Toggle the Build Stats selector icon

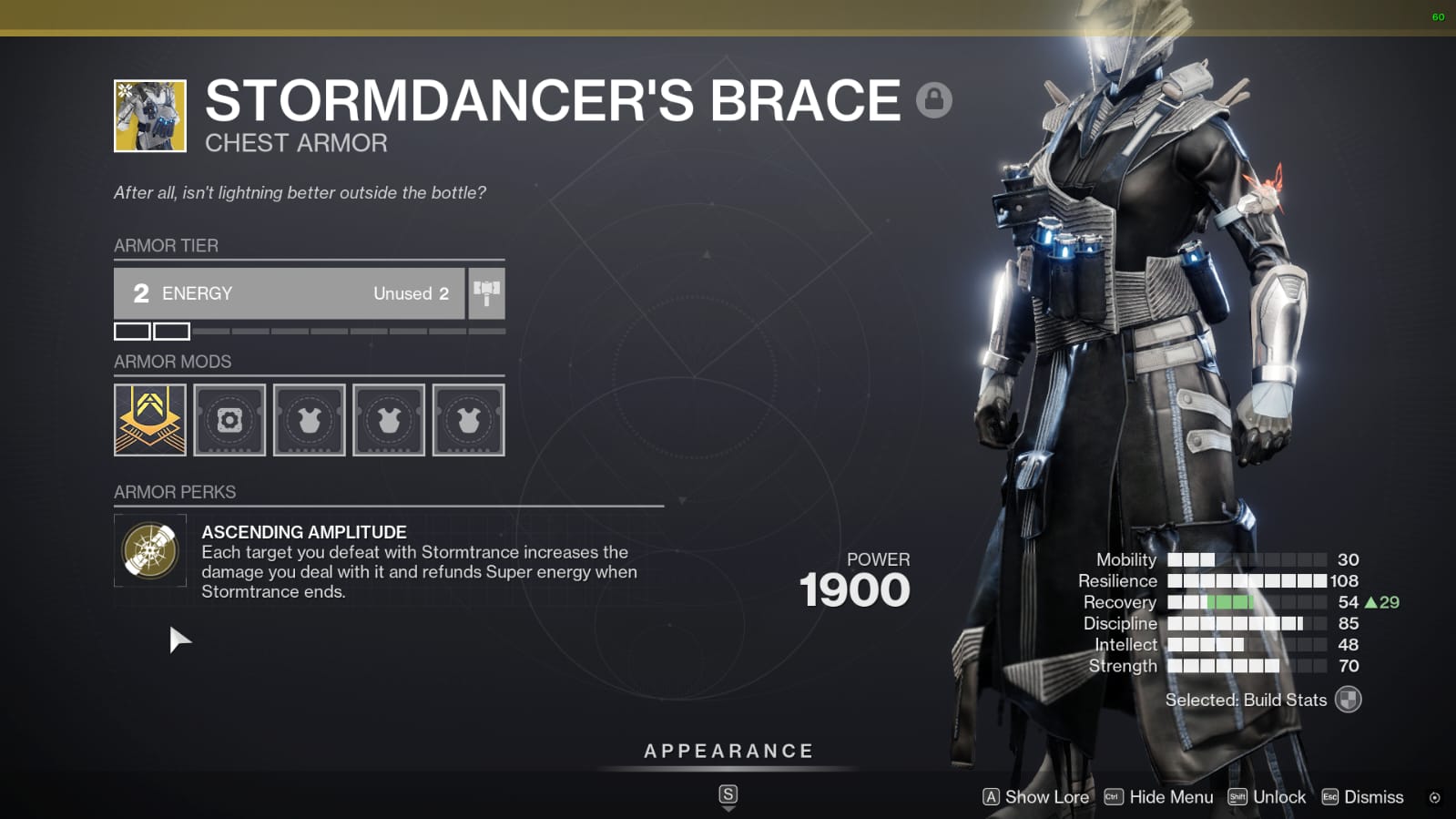coord(1348,700)
